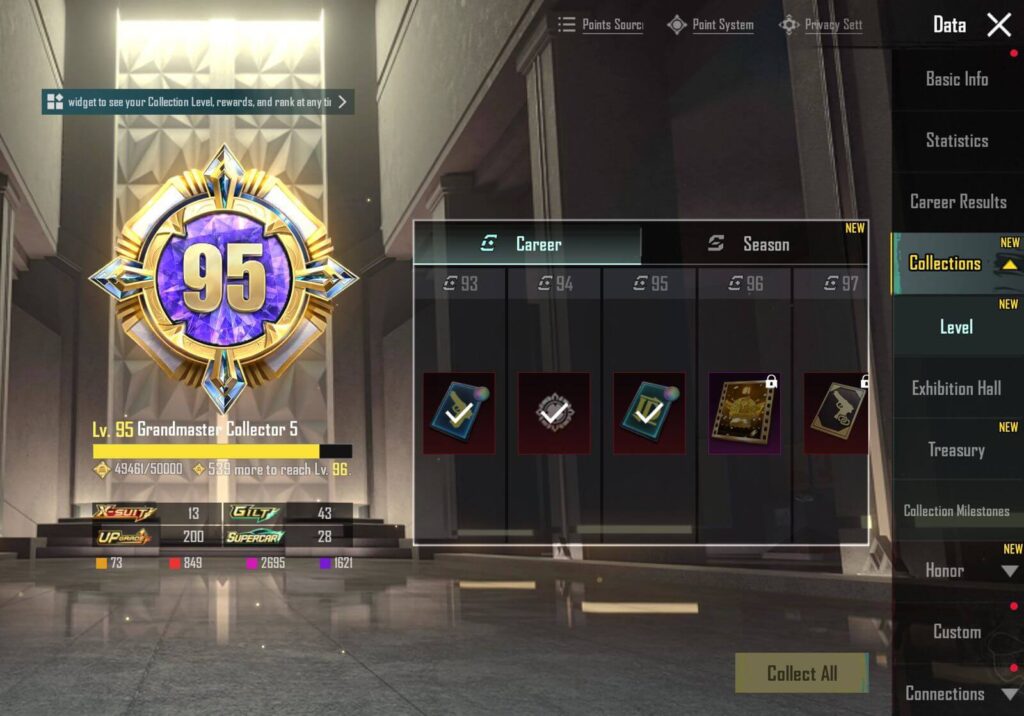Open the Custom section

956,632
